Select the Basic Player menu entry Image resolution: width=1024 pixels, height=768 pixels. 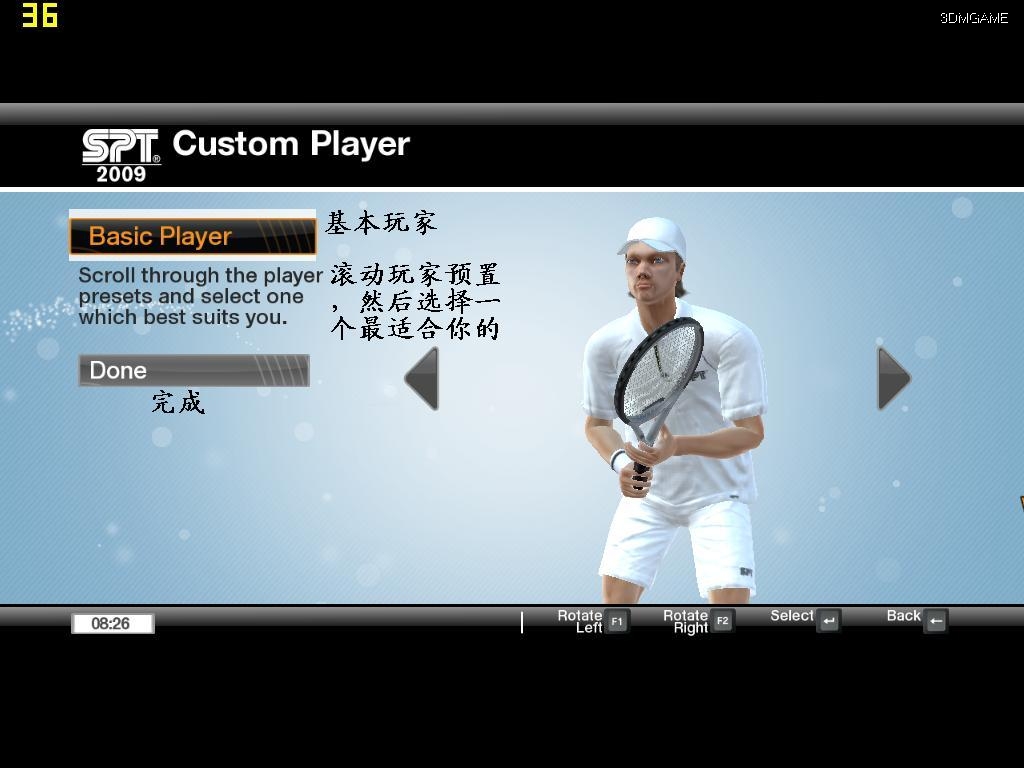(192, 236)
